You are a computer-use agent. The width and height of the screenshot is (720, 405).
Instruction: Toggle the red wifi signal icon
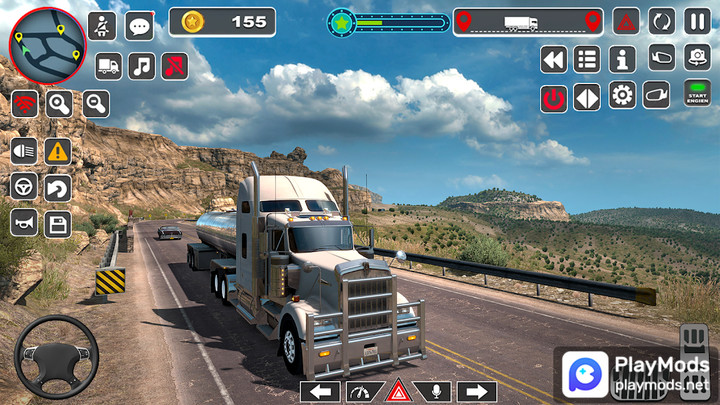tap(25, 103)
